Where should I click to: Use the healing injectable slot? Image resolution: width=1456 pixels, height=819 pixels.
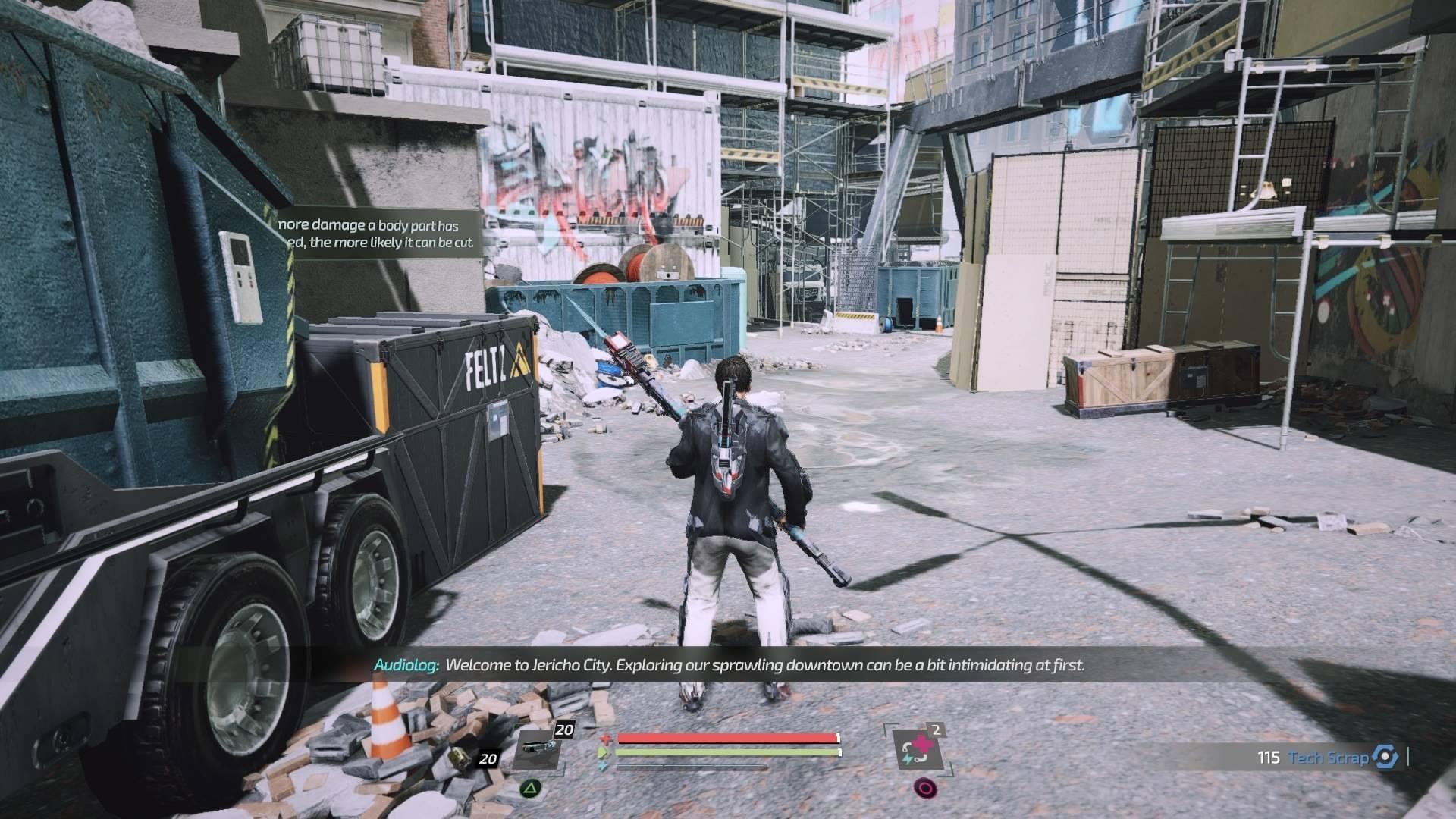pos(916,751)
